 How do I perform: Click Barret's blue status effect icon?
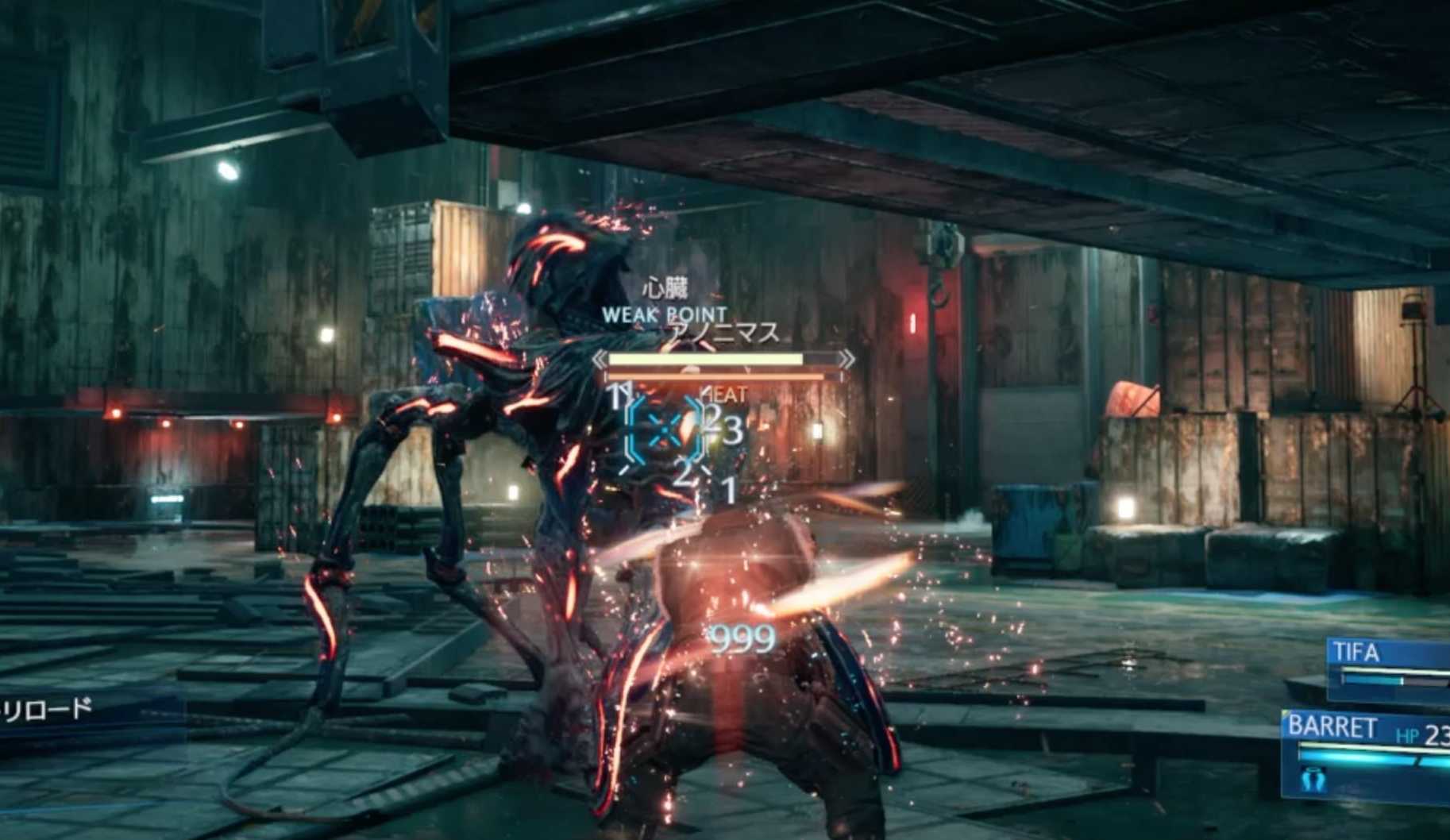click(1311, 781)
